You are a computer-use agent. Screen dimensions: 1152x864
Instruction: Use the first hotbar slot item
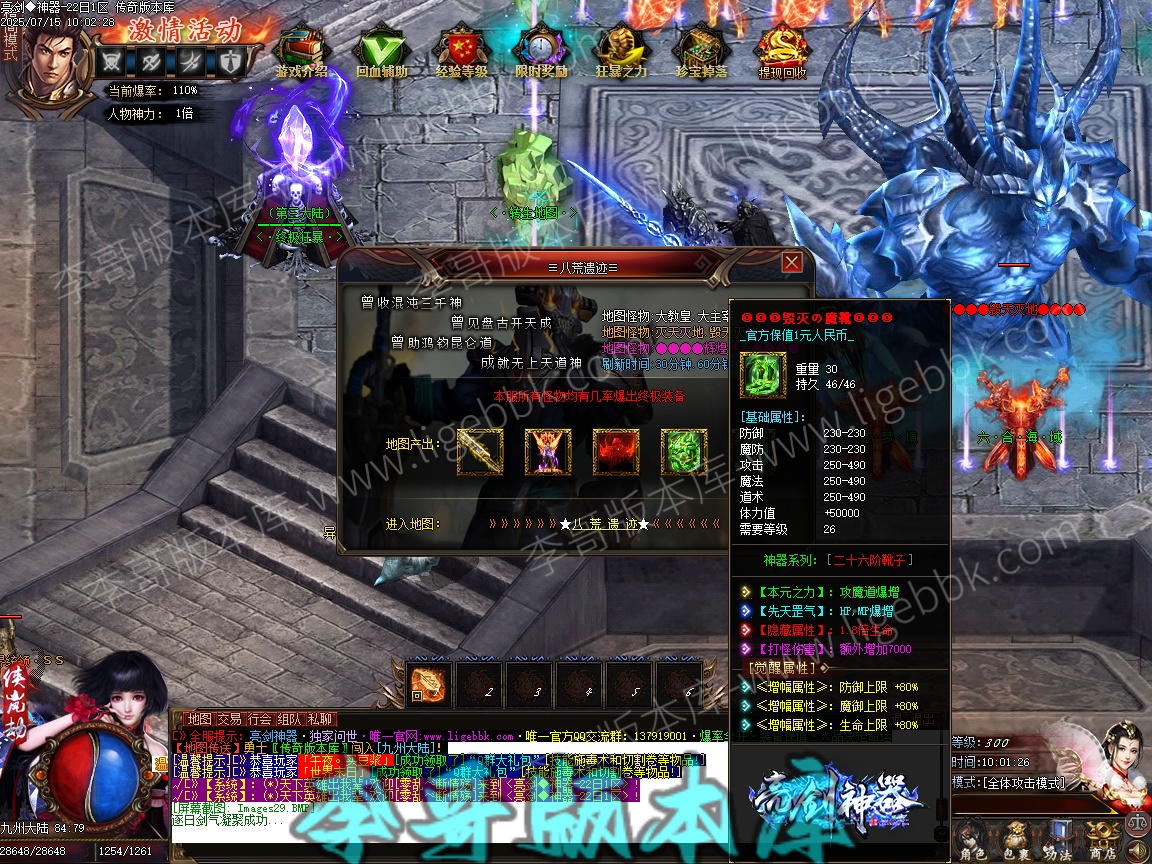tap(428, 683)
